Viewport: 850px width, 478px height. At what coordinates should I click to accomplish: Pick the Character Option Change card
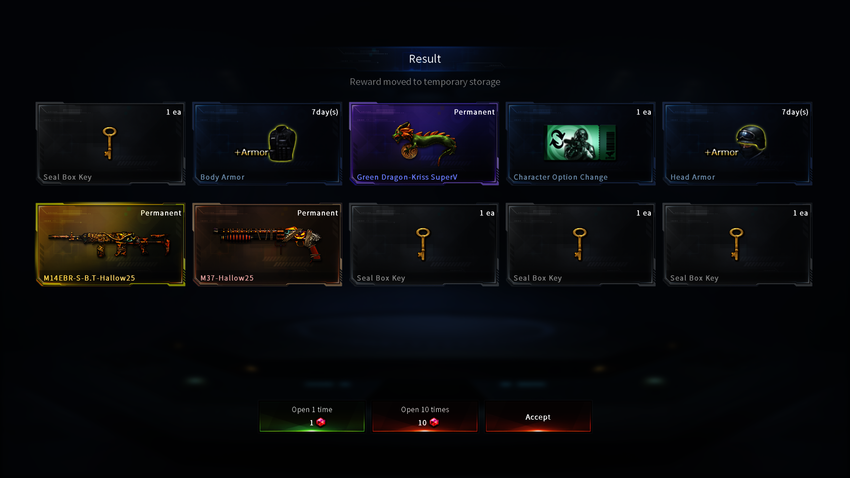[x=581, y=144]
